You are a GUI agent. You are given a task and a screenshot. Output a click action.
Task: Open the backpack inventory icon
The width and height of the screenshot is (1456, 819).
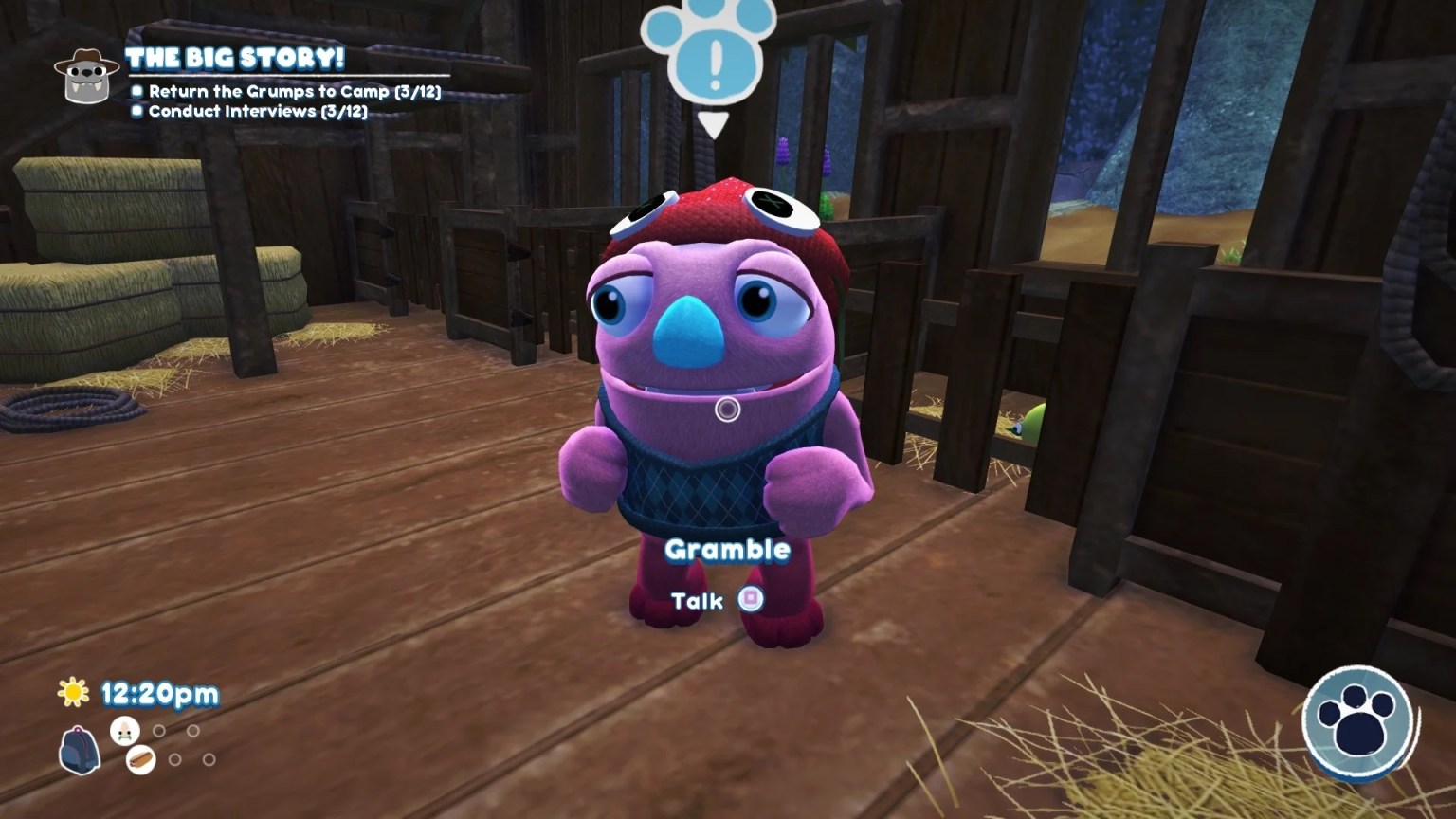pyautogui.click(x=79, y=749)
